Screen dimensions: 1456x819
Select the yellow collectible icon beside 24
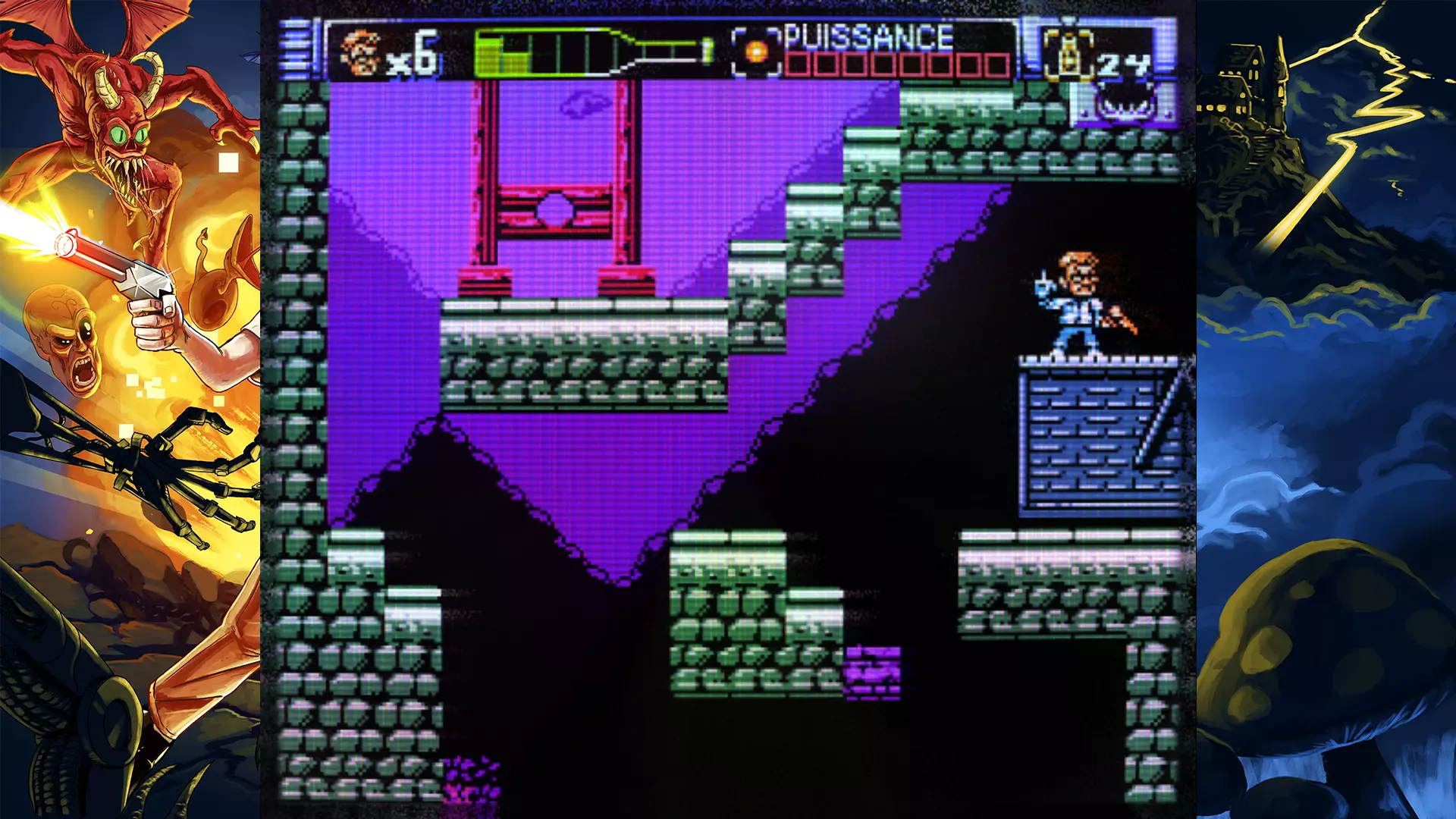(1068, 55)
